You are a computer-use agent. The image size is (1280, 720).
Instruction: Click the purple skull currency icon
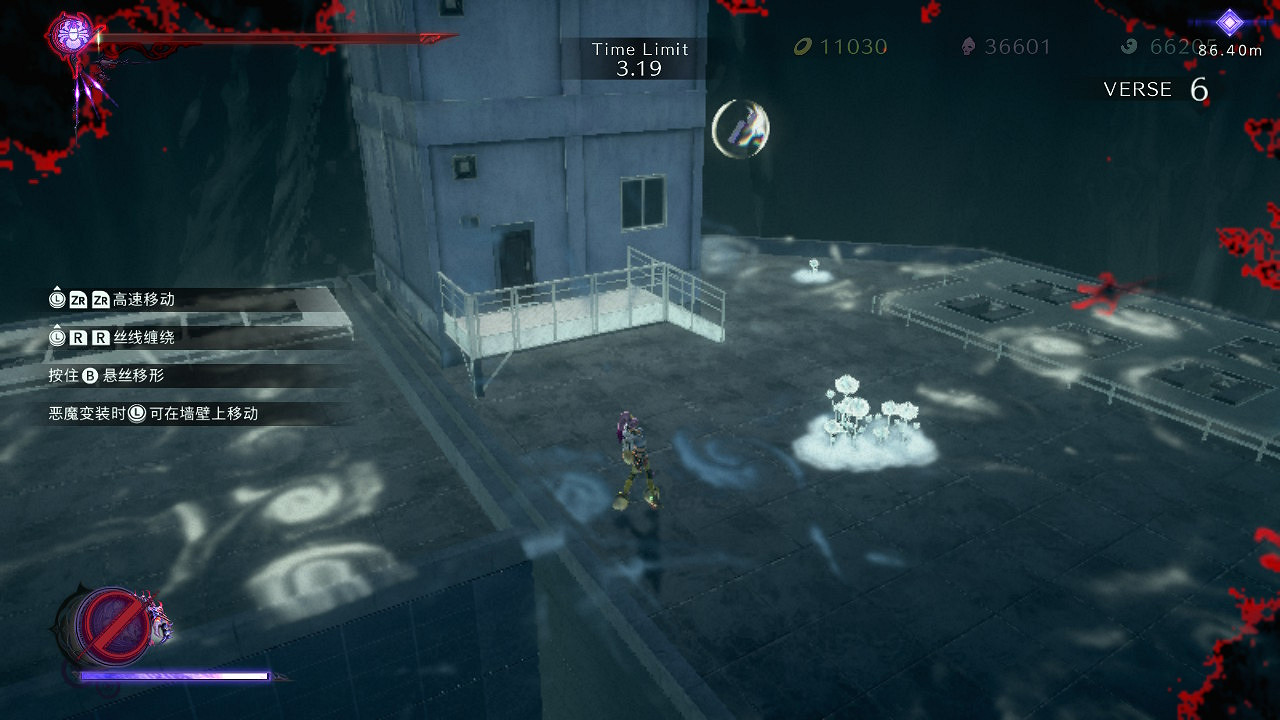click(967, 46)
